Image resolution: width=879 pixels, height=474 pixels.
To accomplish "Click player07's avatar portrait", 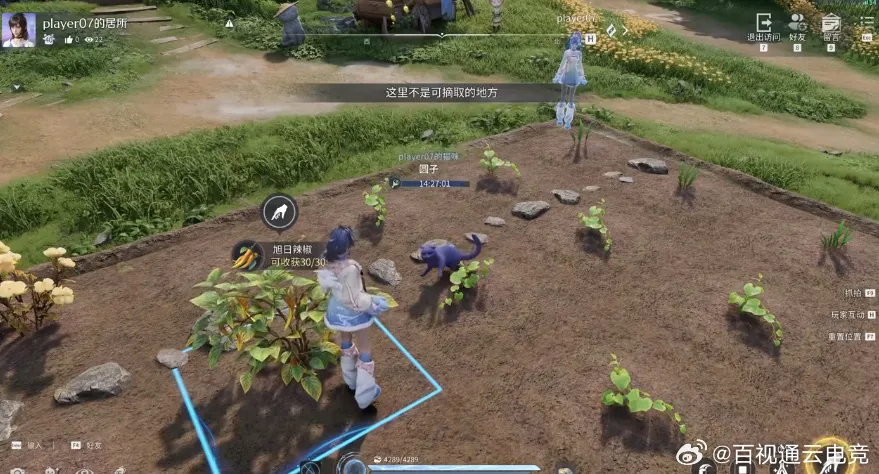I will pyautogui.click(x=19, y=29).
